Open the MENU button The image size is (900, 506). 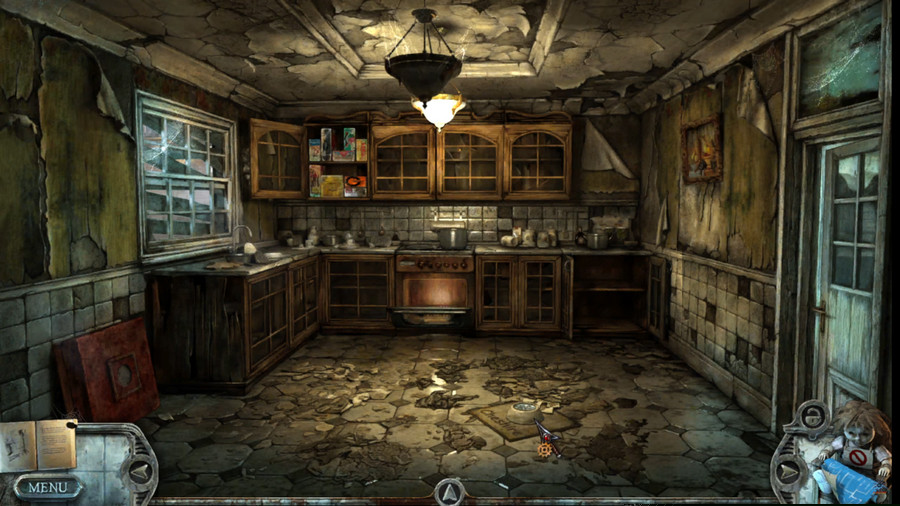click(47, 488)
